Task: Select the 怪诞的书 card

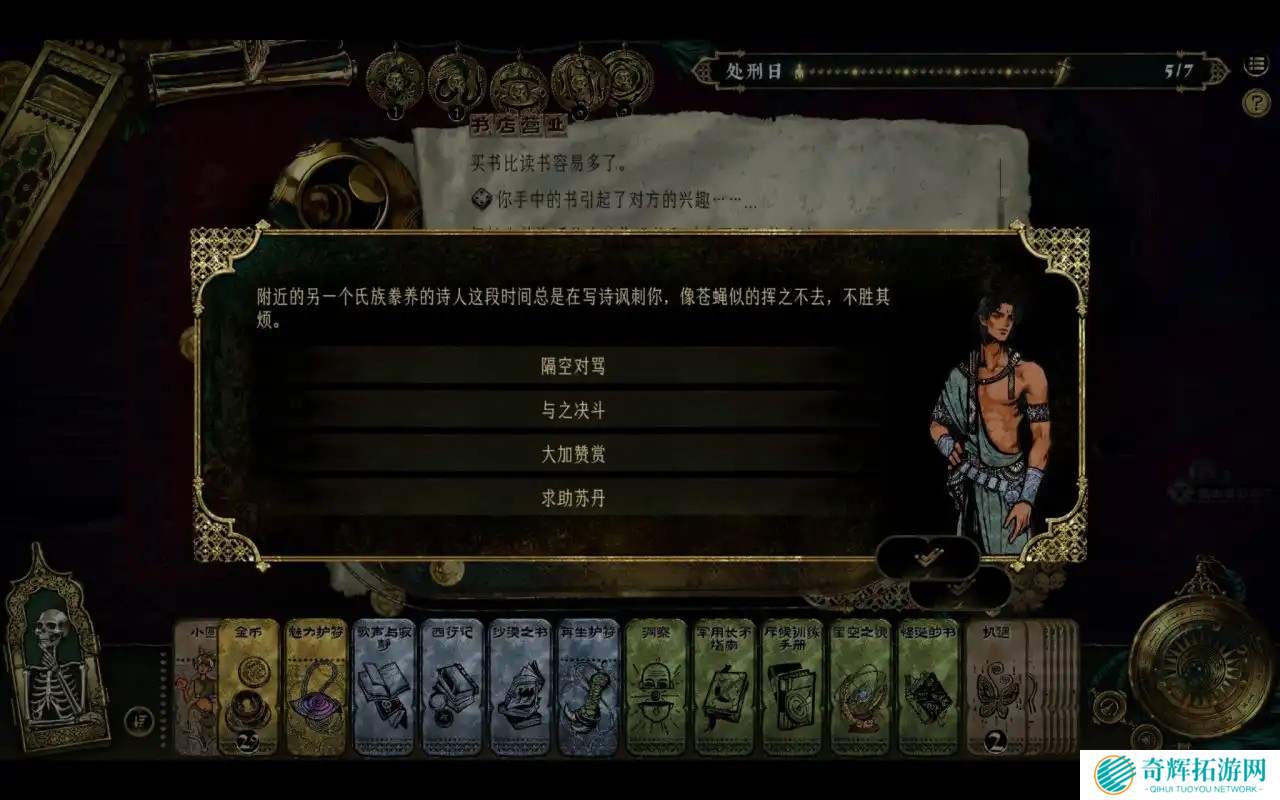Action: tap(929, 687)
